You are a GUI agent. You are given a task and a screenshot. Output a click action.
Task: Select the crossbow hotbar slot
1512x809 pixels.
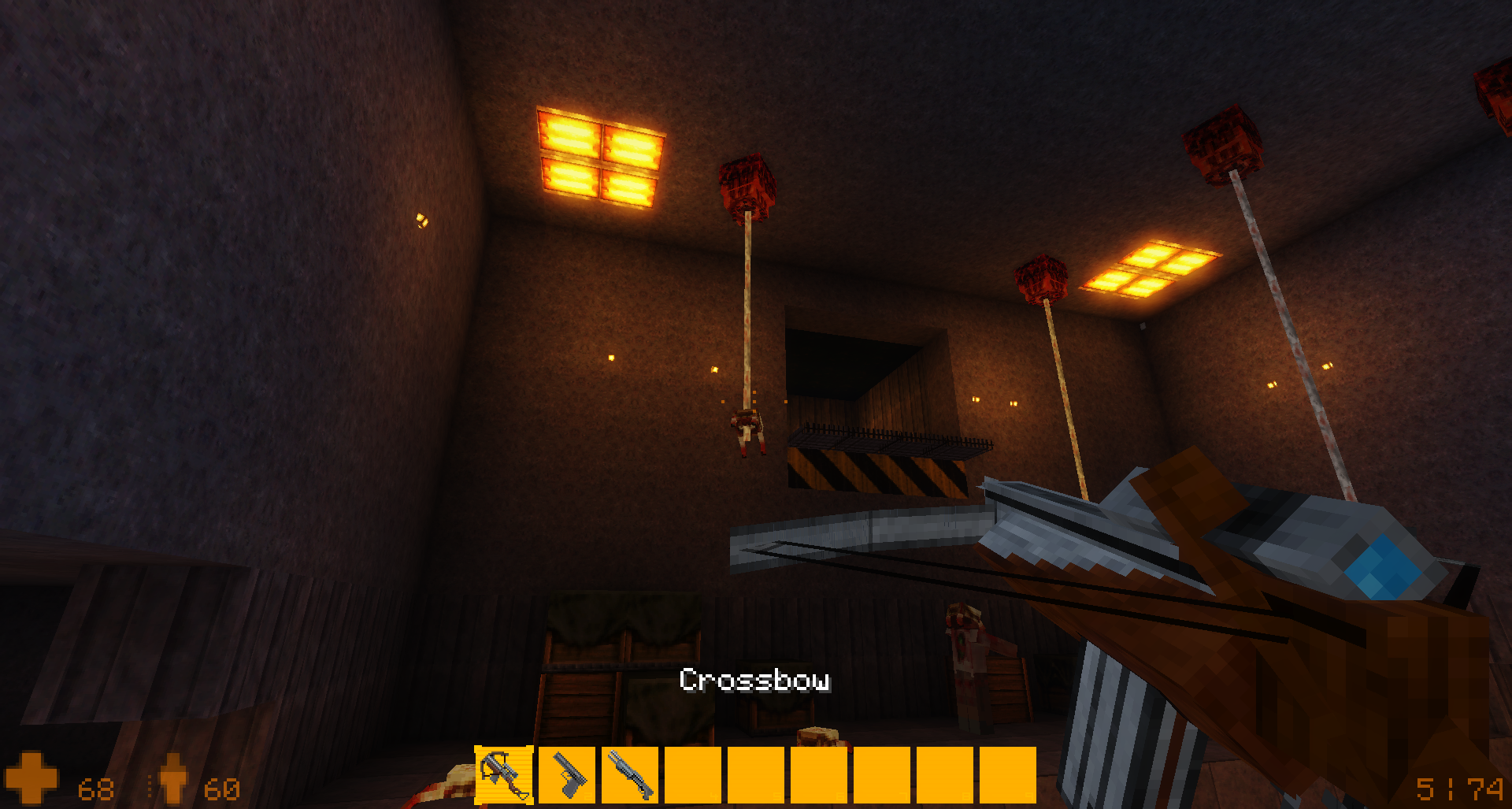click(x=504, y=775)
